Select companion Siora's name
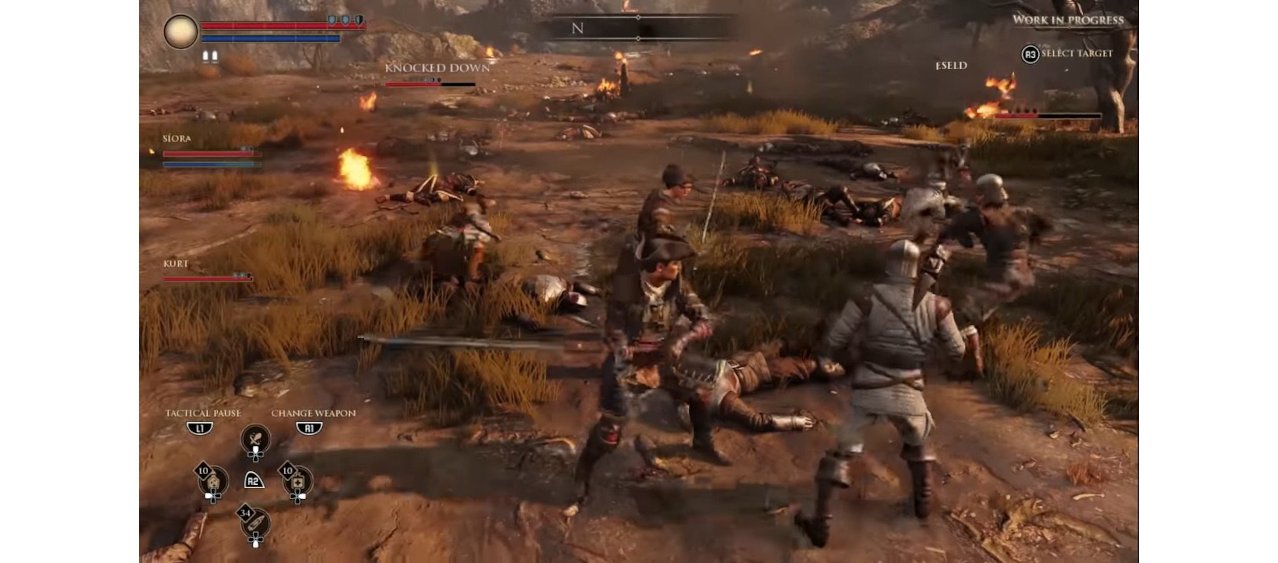 point(176,139)
